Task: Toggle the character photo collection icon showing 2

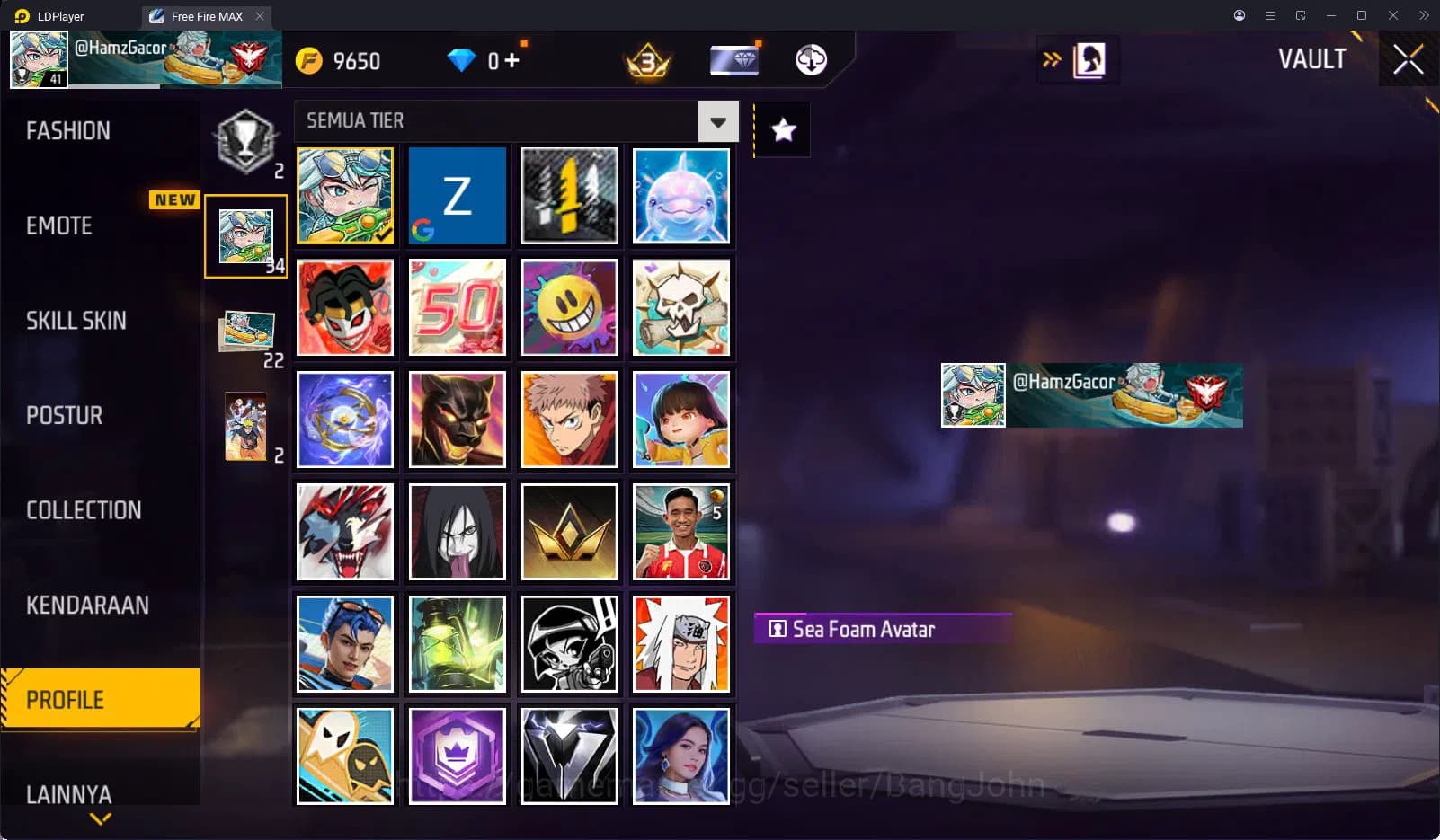Action: point(246,425)
